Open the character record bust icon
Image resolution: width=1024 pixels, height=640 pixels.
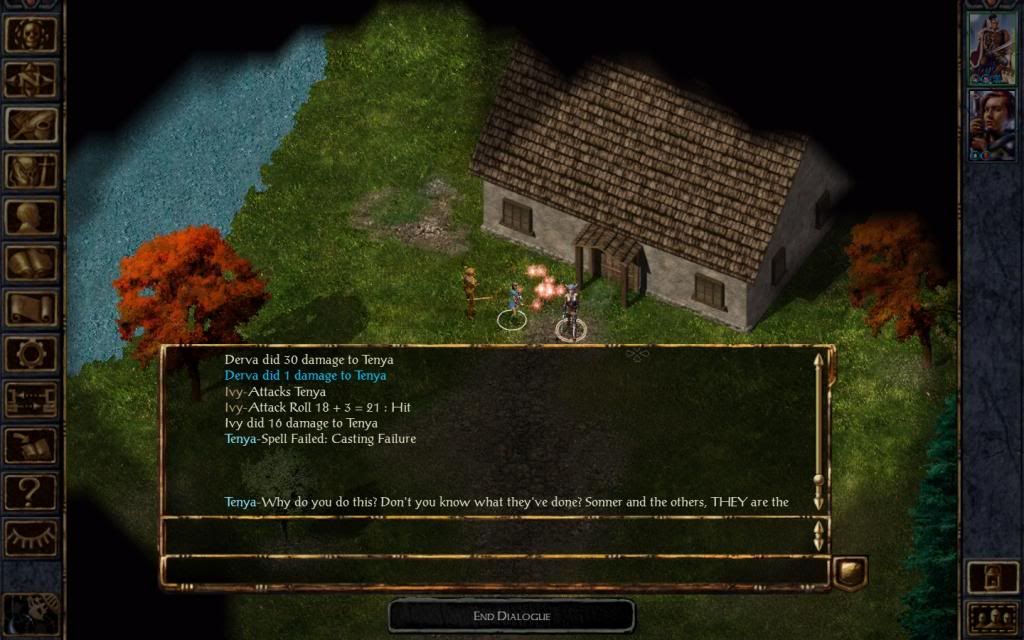31,216
